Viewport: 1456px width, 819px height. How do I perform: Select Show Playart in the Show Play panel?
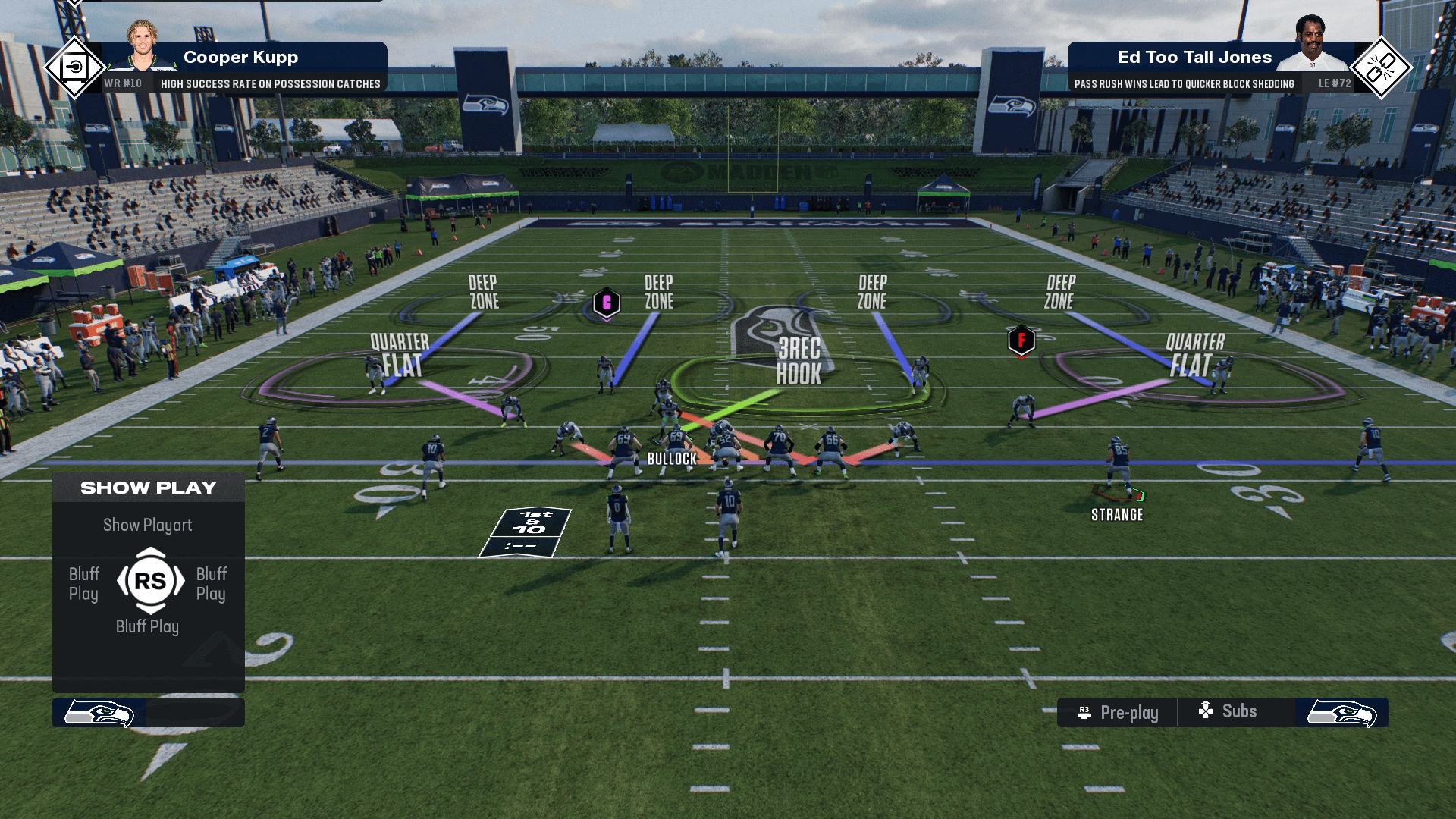click(148, 525)
